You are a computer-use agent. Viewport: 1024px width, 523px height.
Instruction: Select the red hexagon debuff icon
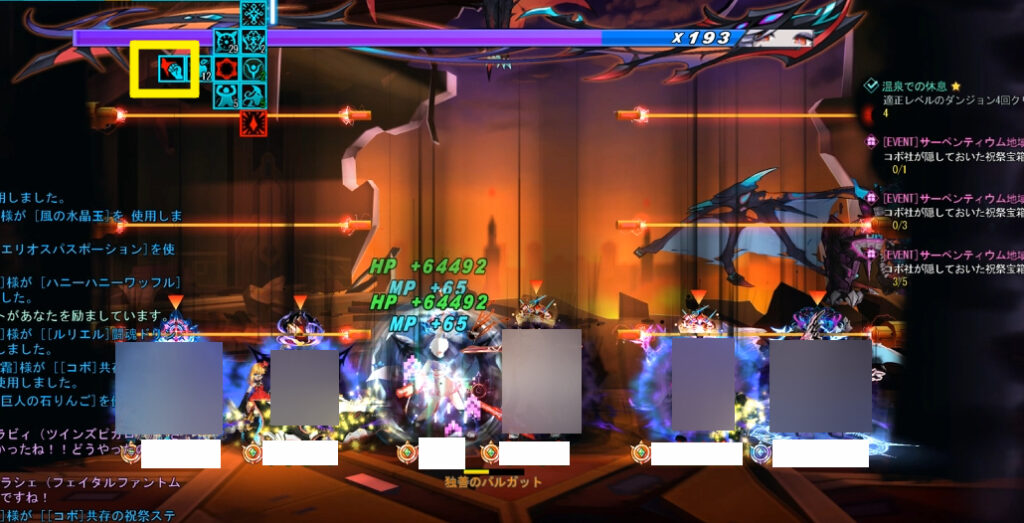click(x=226, y=69)
